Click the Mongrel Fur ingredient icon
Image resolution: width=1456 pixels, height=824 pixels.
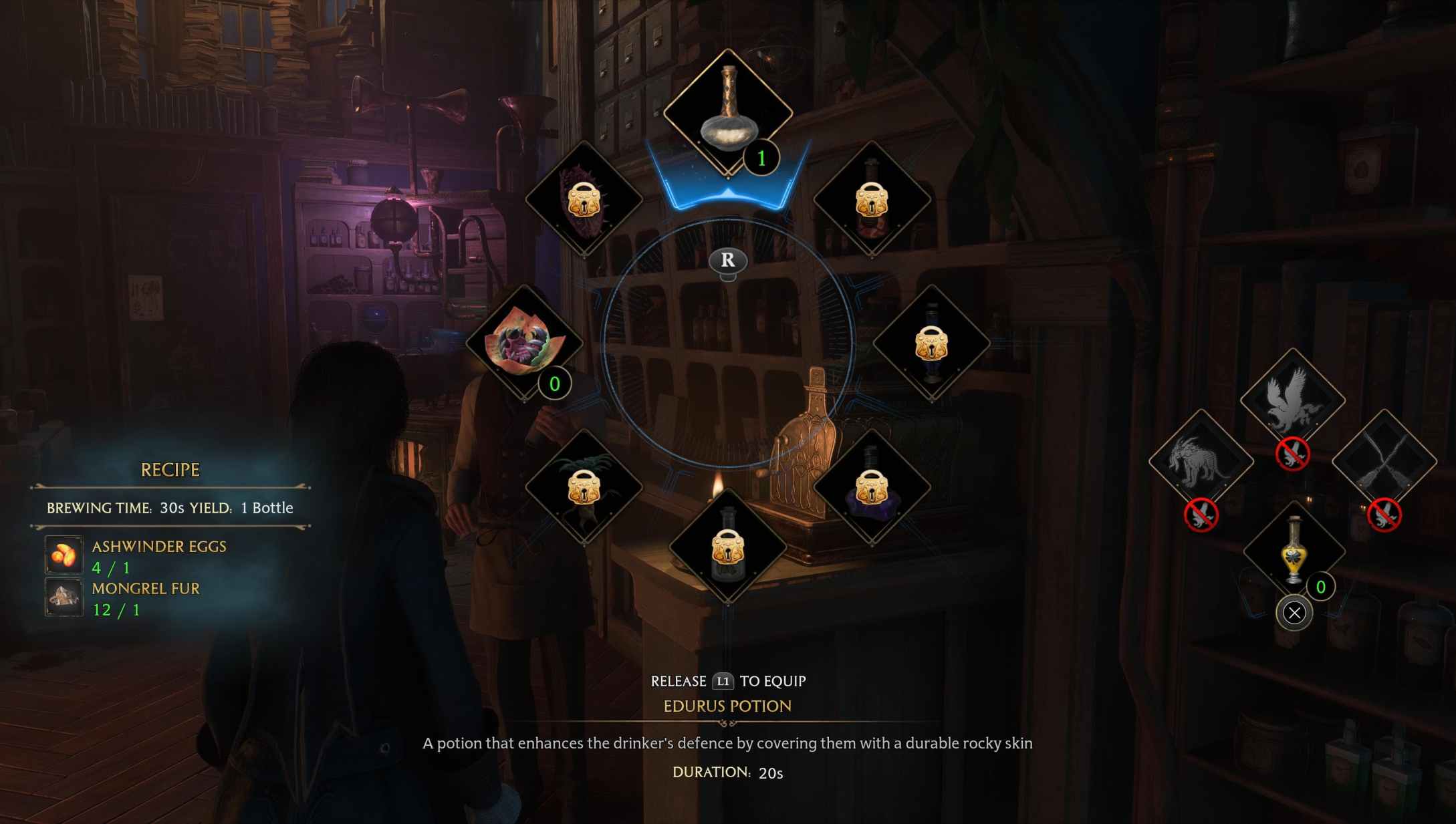click(64, 597)
